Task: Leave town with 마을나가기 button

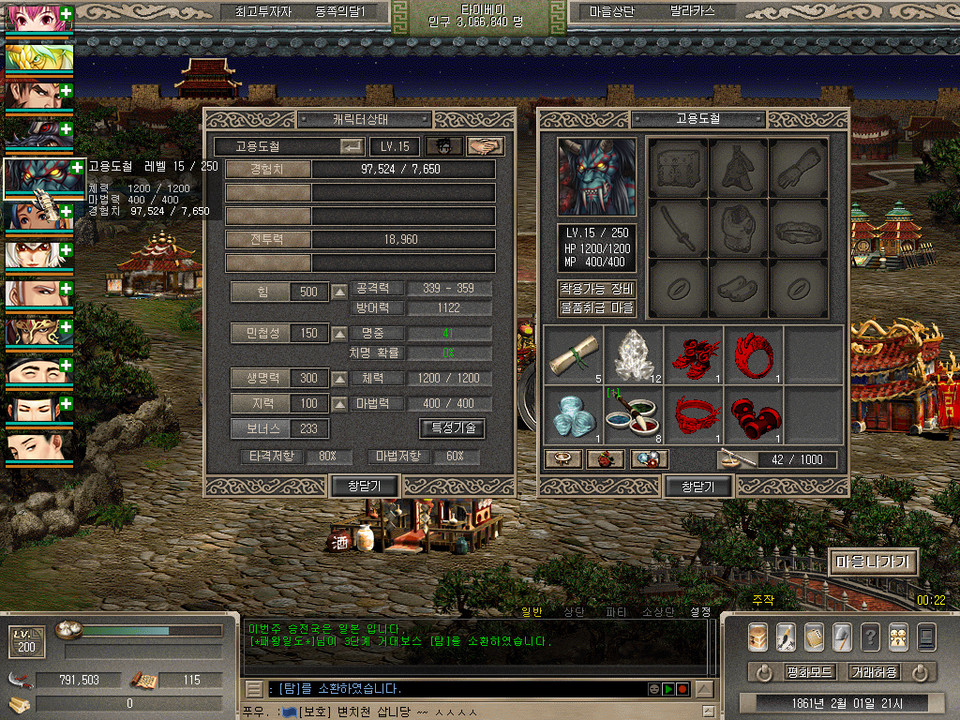Action: [873, 562]
